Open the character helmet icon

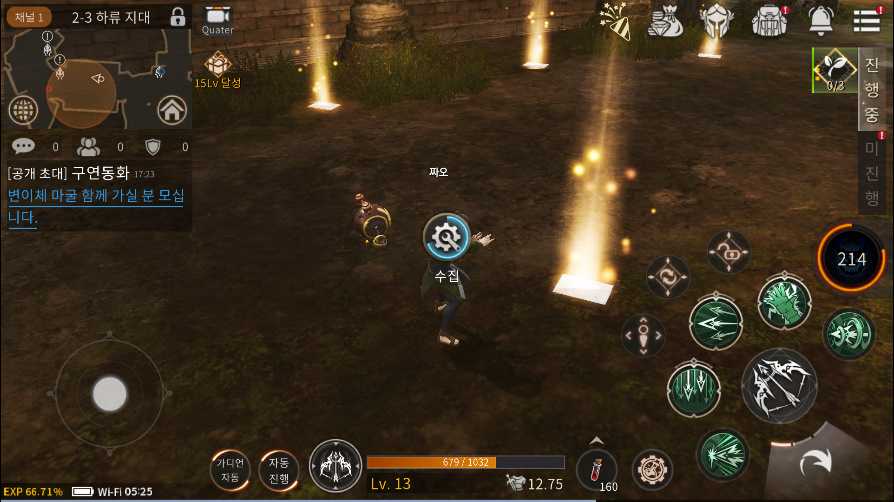pos(715,20)
